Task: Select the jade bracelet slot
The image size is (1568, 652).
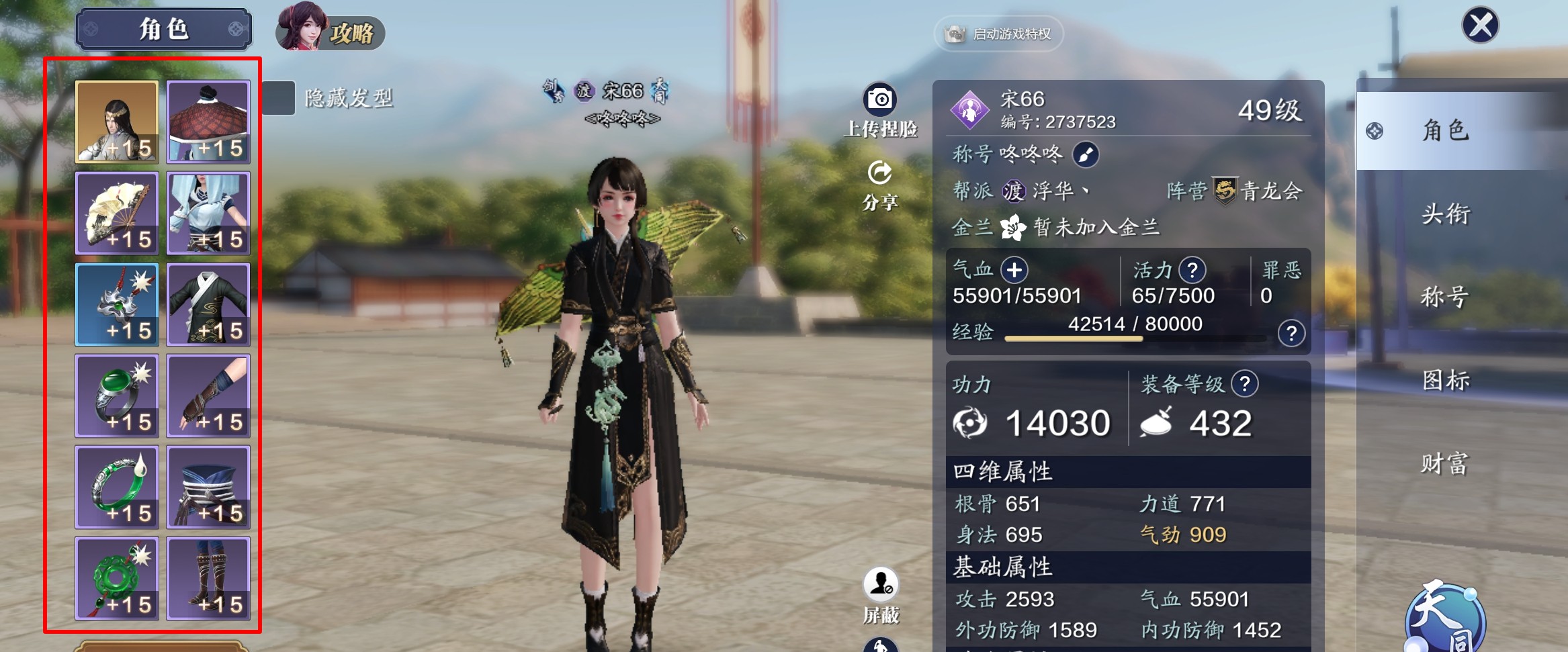Action: 117,487
